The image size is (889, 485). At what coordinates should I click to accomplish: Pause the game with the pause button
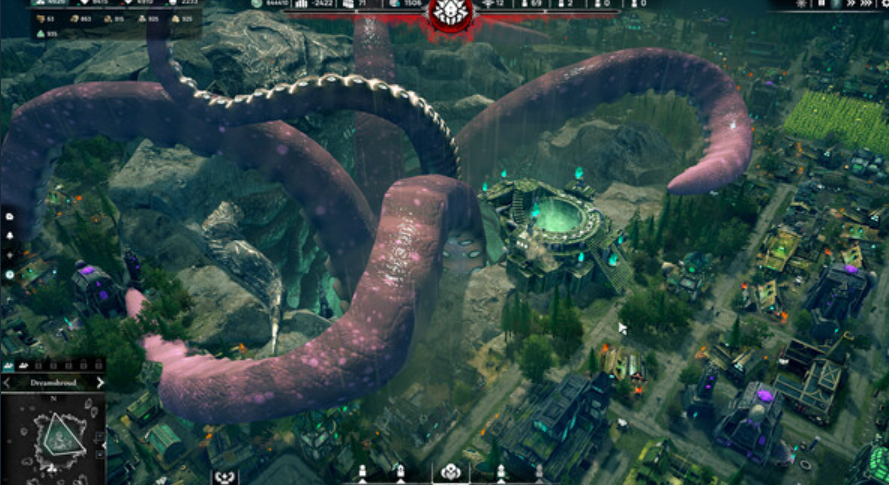point(822,4)
